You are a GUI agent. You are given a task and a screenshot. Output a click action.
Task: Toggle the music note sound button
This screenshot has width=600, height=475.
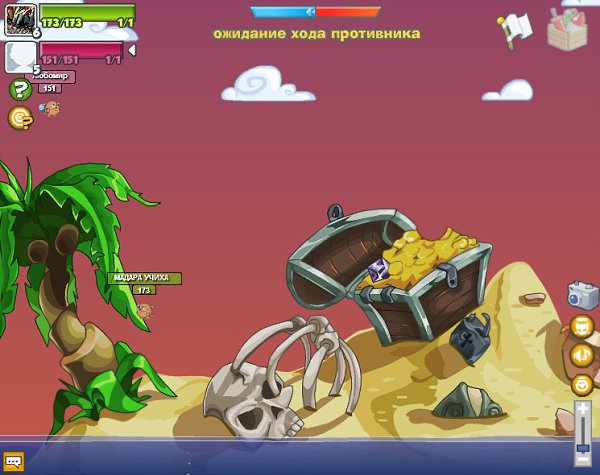(x=582, y=355)
